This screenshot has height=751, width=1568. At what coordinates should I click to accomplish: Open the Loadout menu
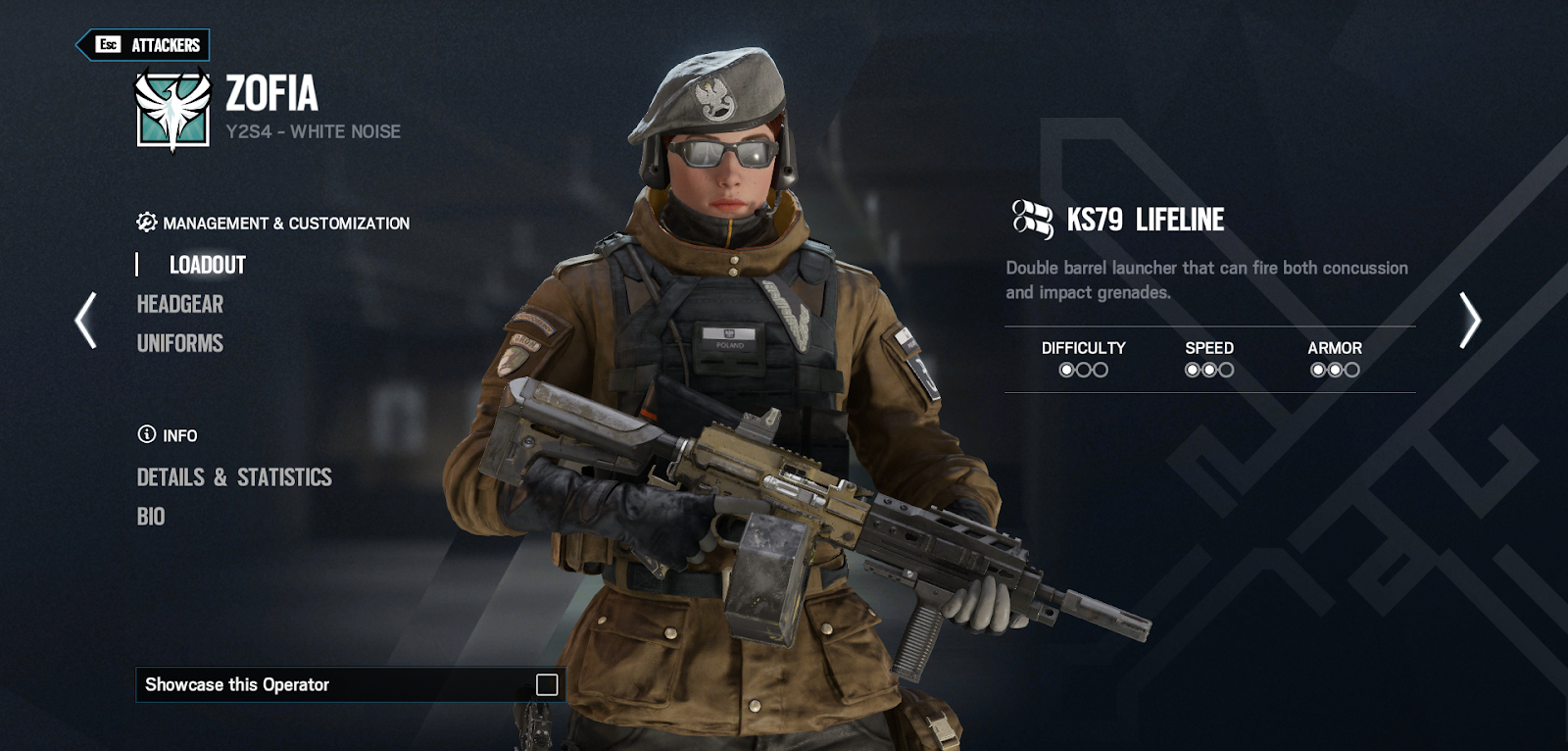(x=208, y=265)
